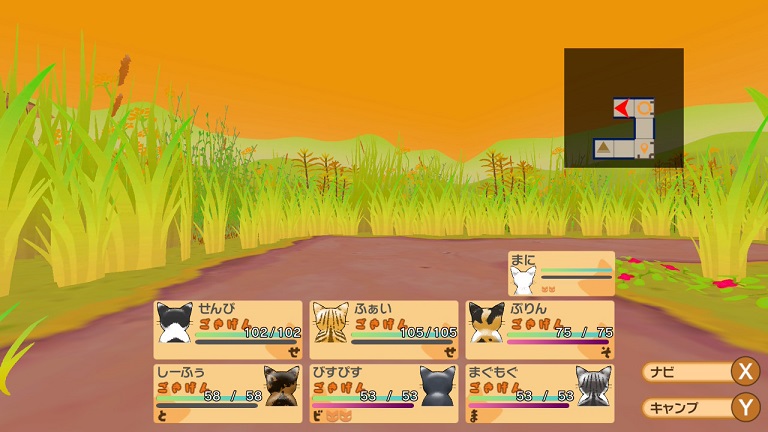
Task: Select party member ふぁい panel
Action: click(x=384, y=330)
